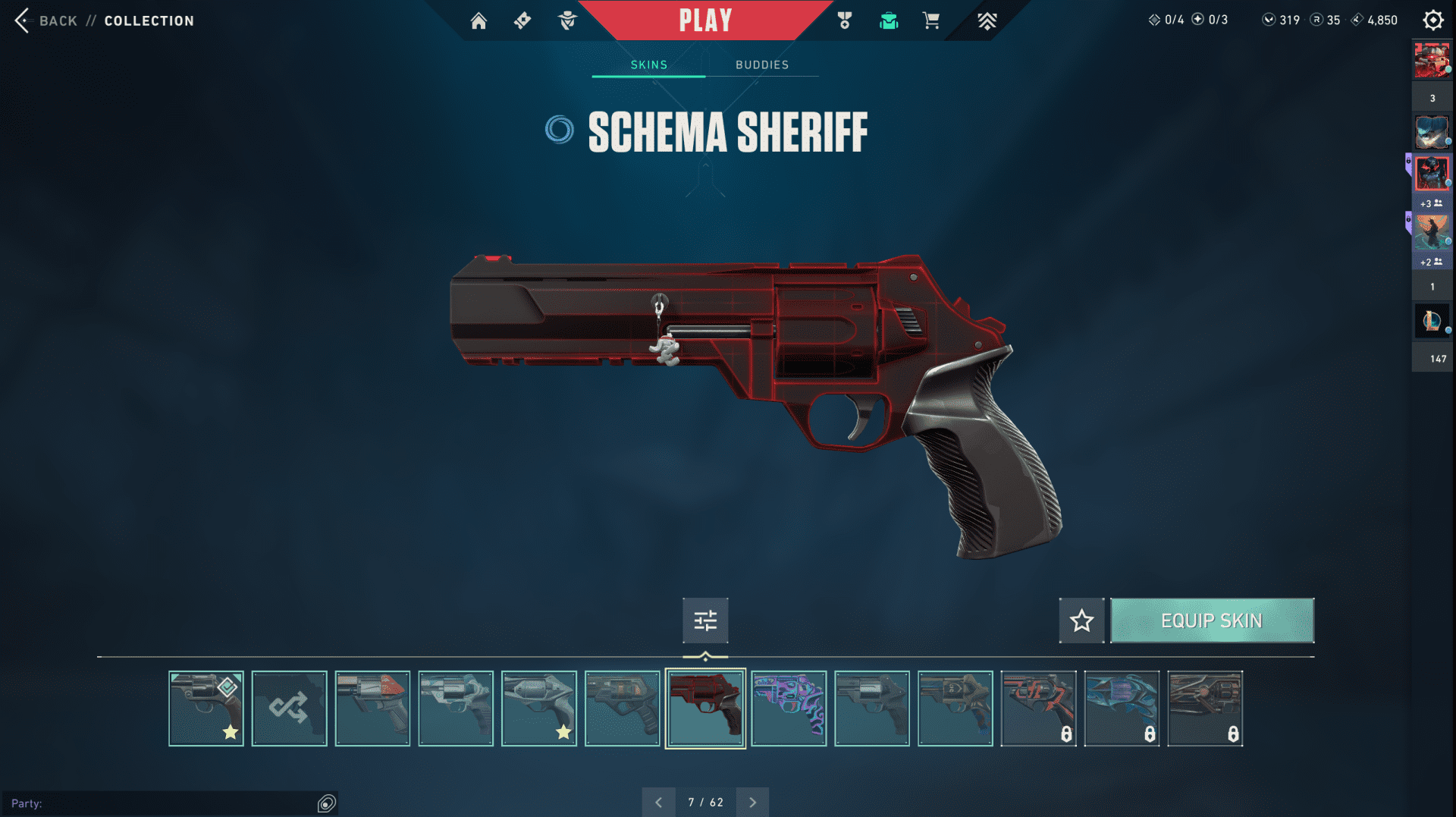Favorite this skin with the star button

pos(1081,621)
